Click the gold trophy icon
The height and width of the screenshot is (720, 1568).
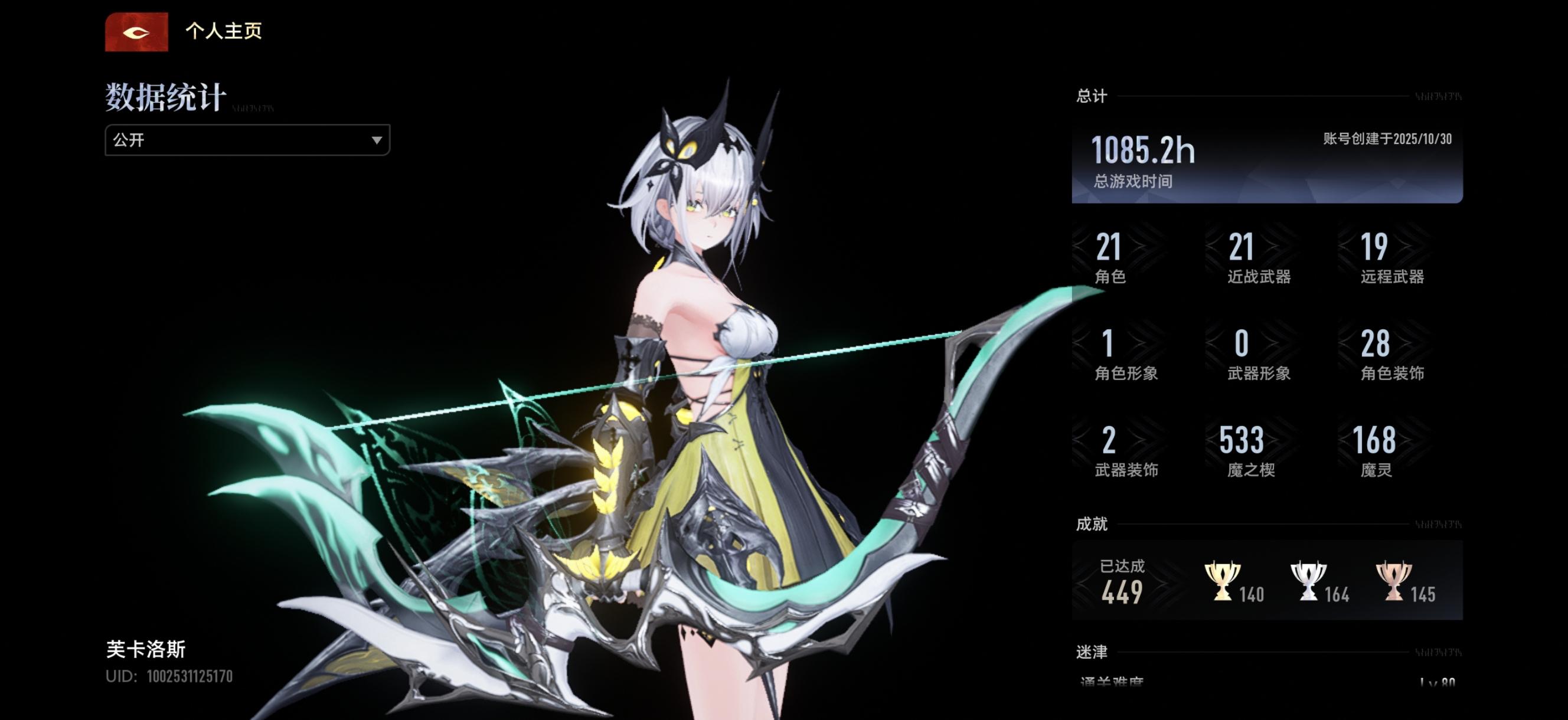(1221, 581)
